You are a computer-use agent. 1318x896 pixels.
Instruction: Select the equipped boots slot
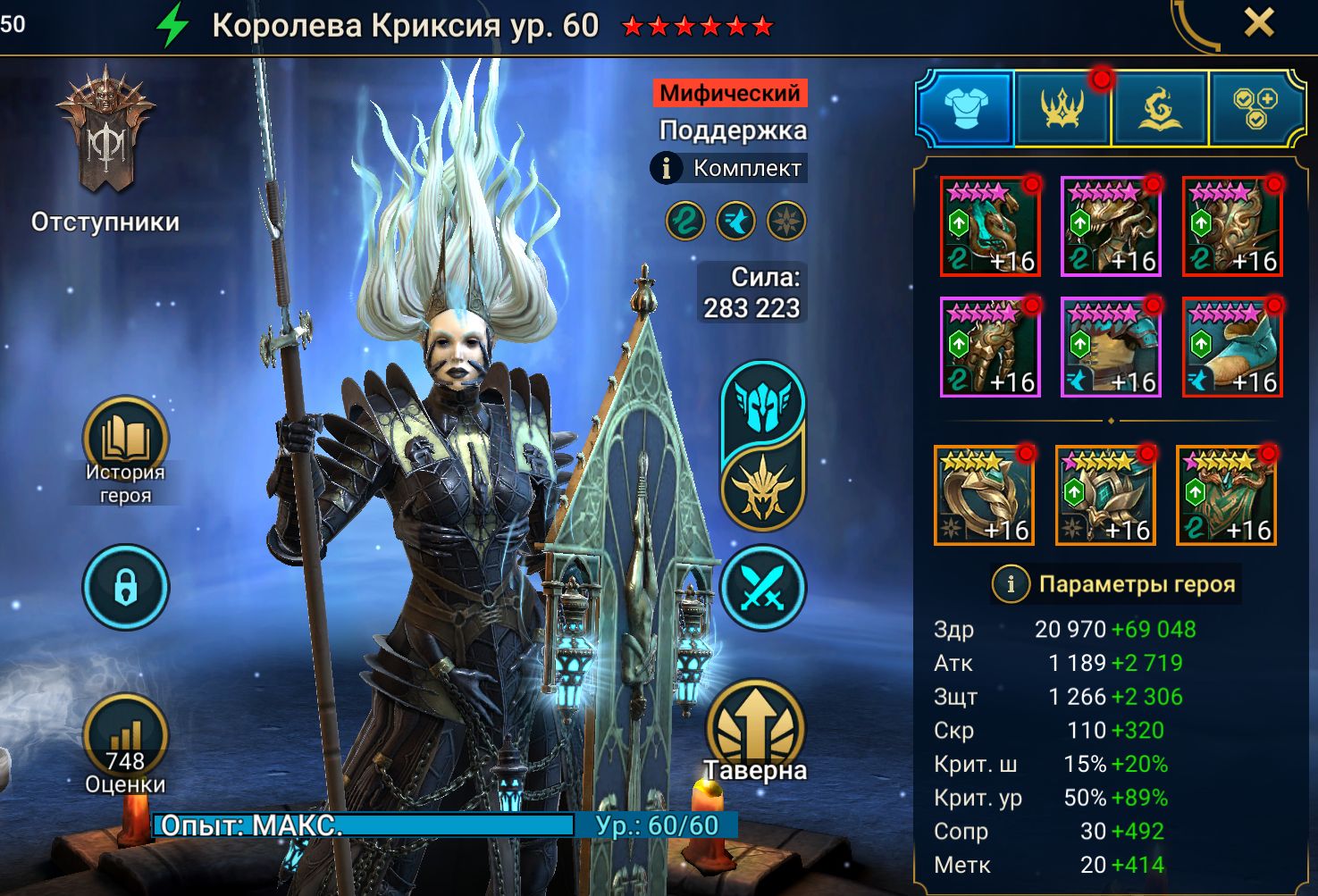click(x=1232, y=347)
